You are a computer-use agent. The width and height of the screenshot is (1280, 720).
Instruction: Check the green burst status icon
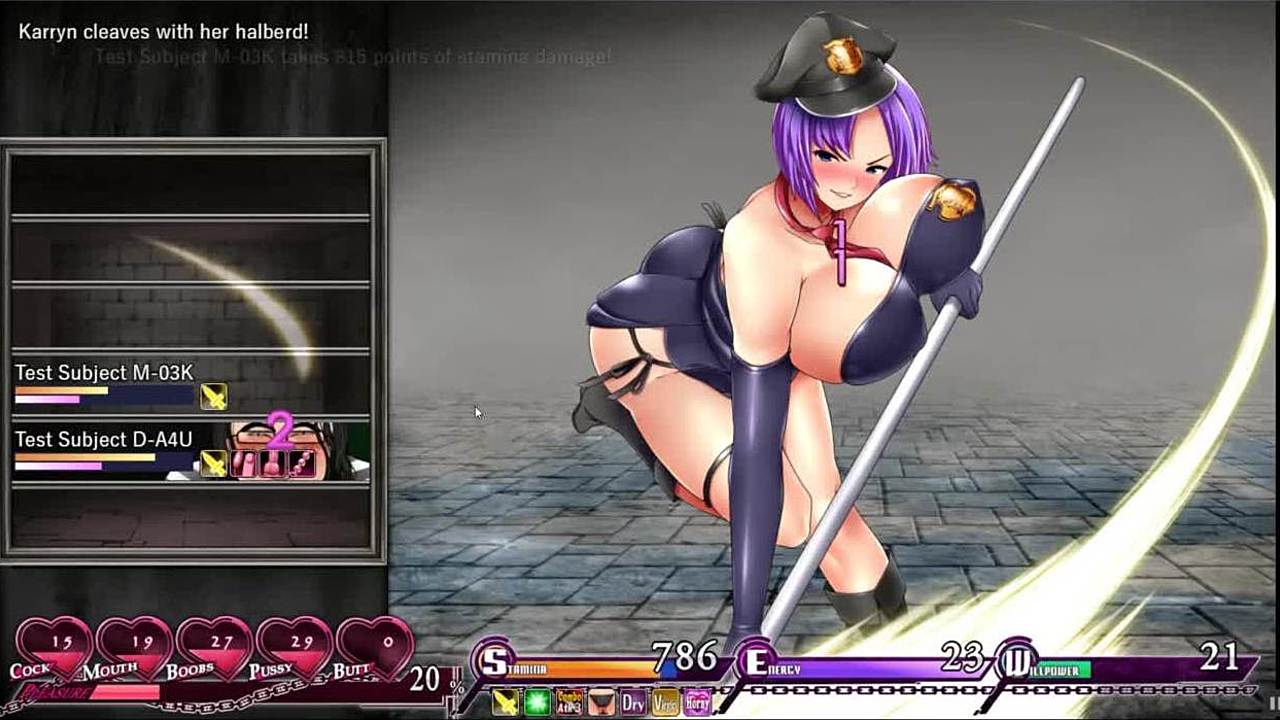coord(537,702)
